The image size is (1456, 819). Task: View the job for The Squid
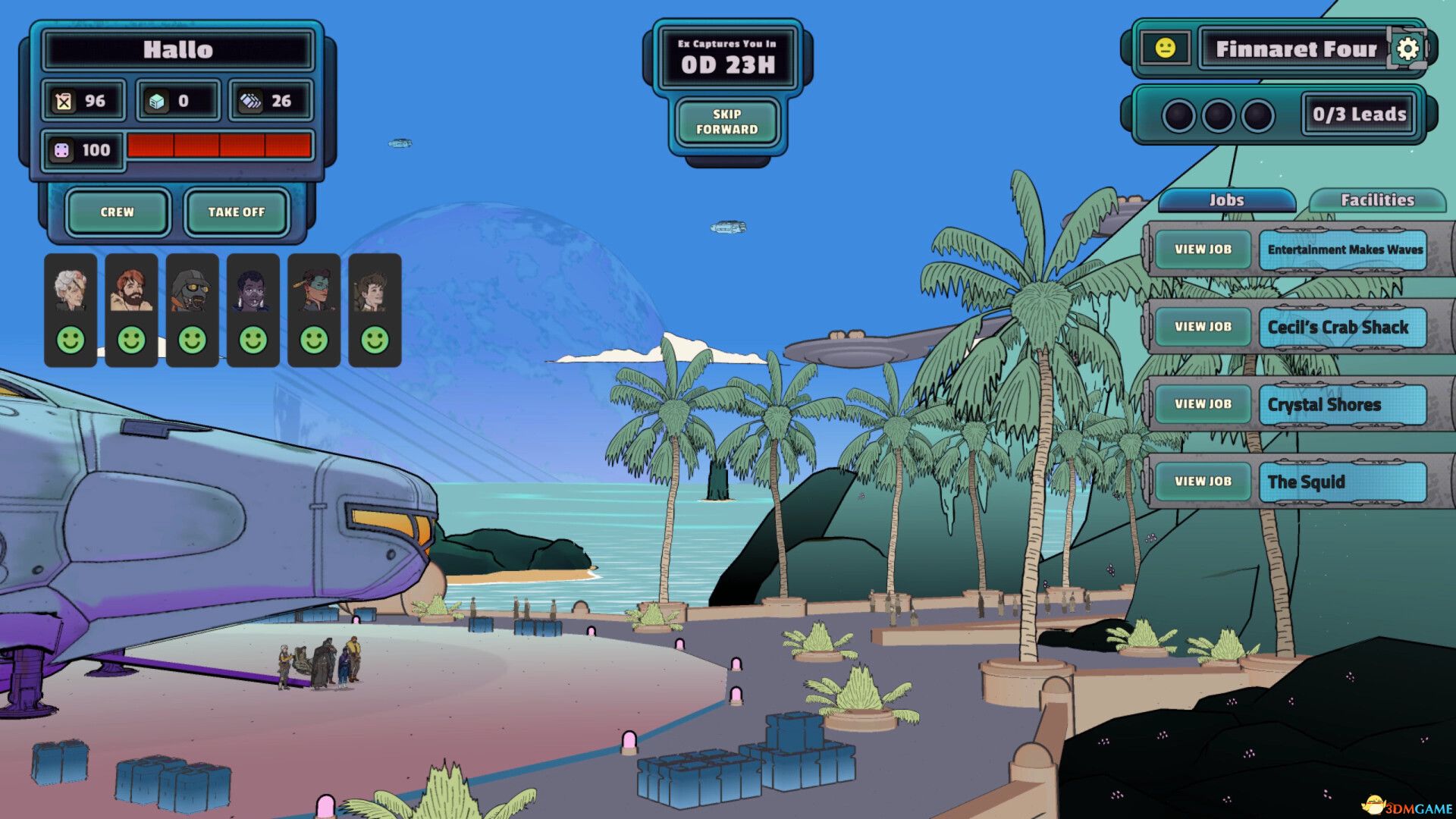click(x=1203, y=482)
